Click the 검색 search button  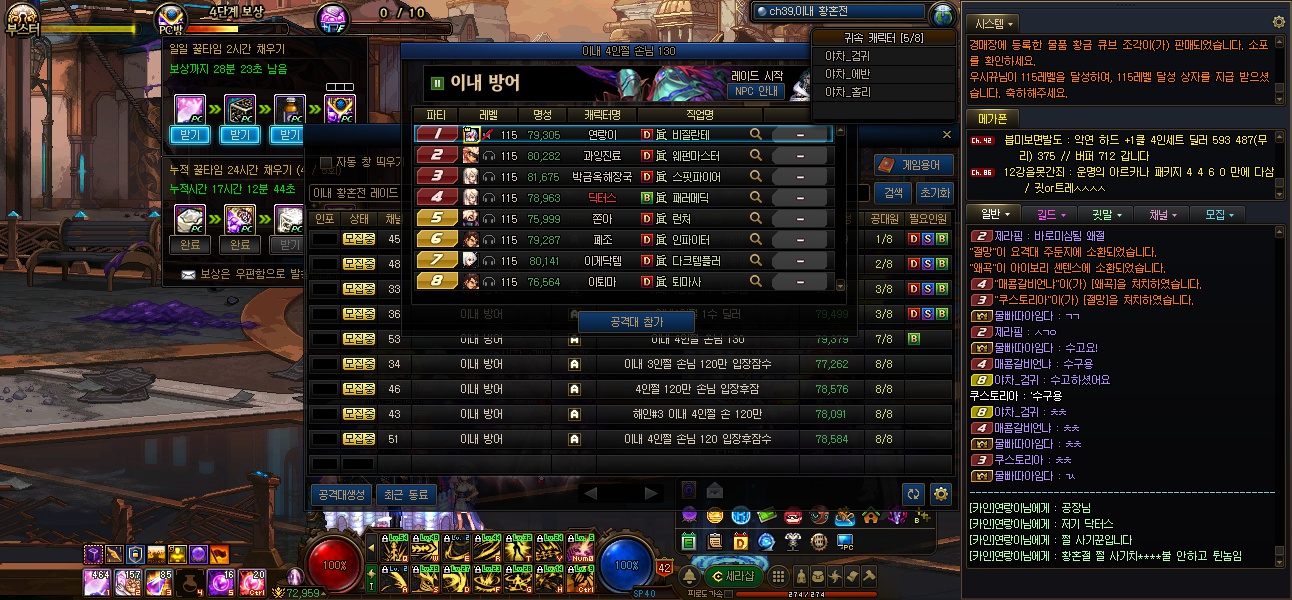click(892, 193)
